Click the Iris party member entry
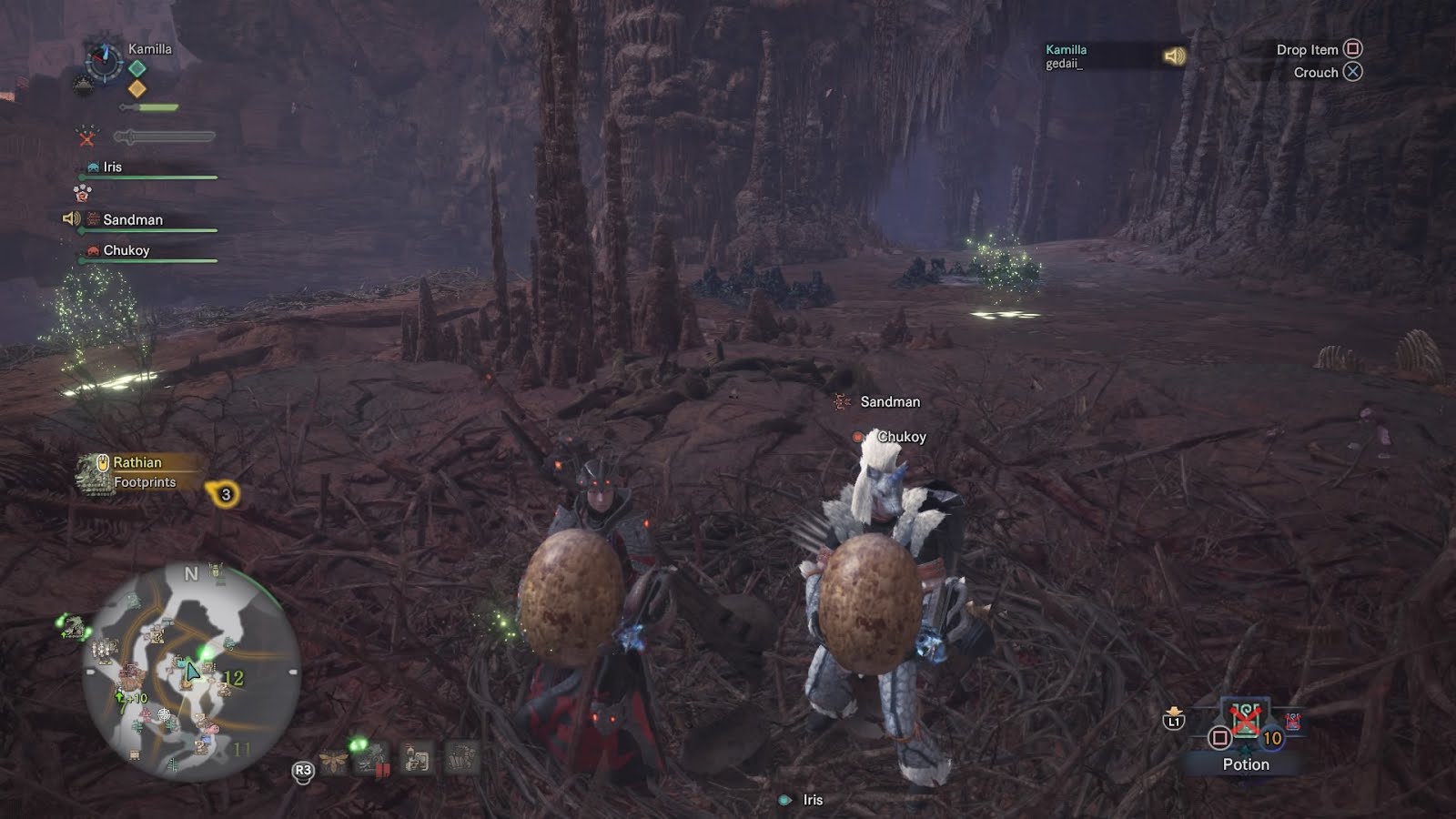This screenshot has height=819, width=1456. click(112, 167)
